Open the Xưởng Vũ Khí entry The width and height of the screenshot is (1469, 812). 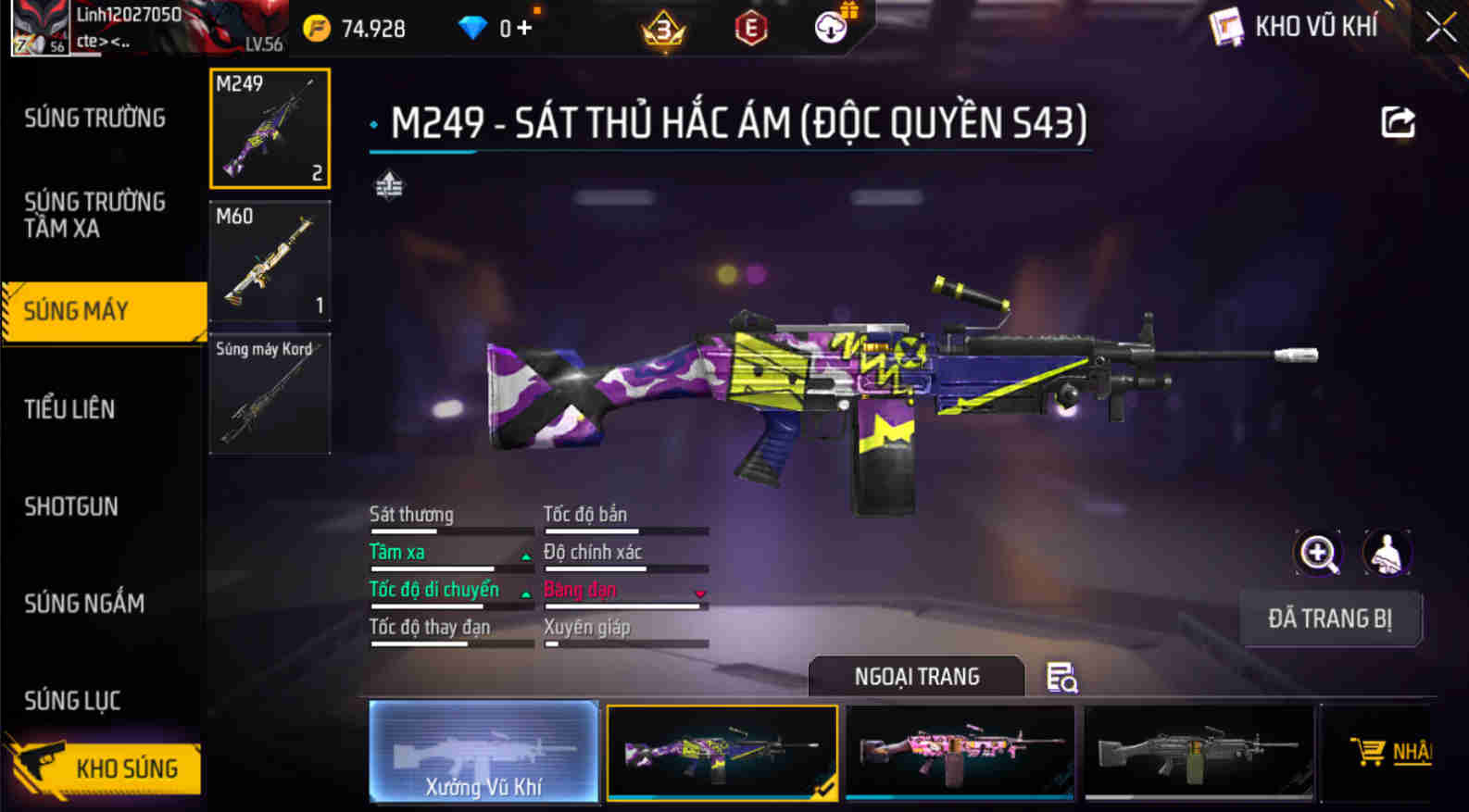(x=484, y=752)
